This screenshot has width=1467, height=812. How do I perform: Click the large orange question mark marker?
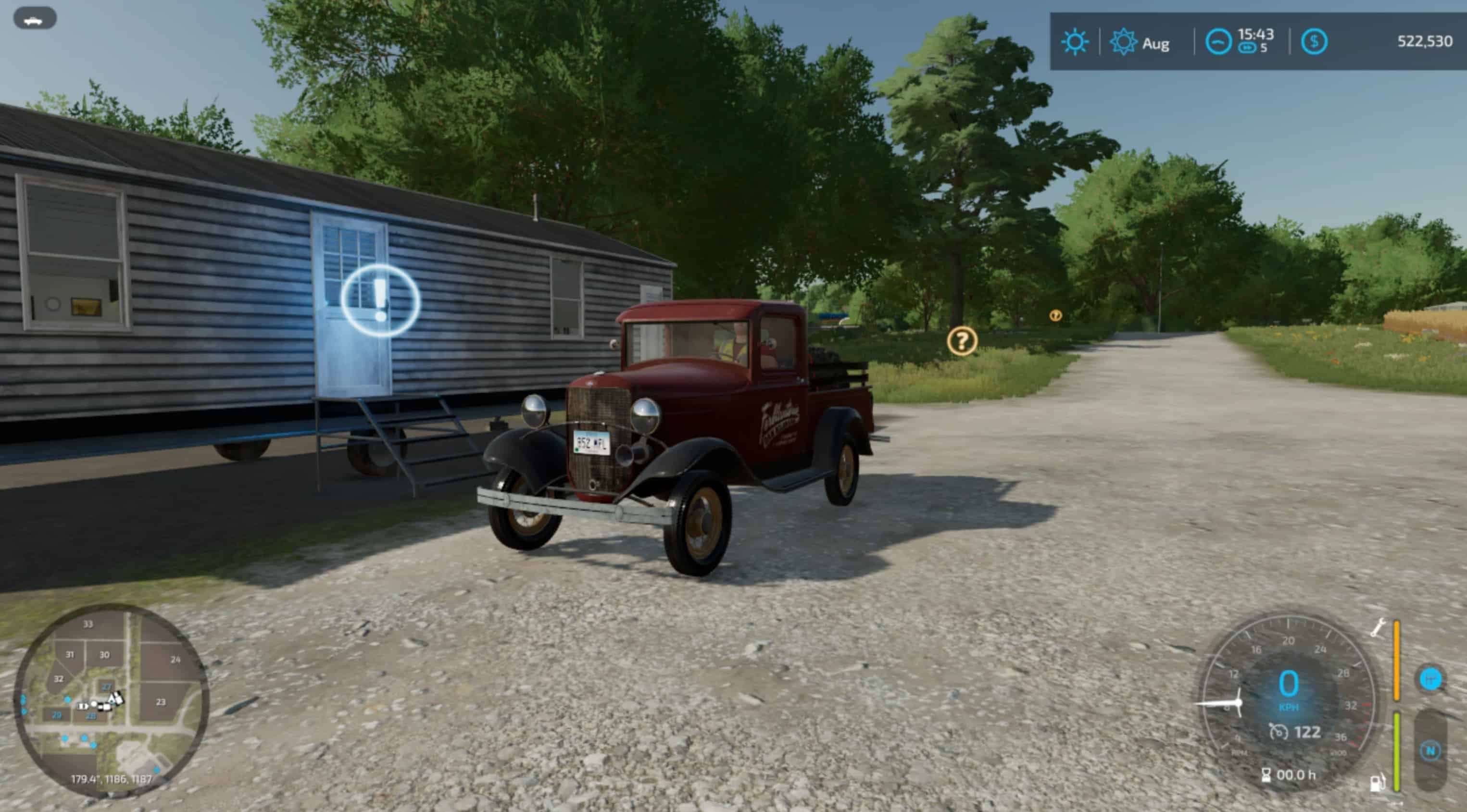click(962, 341)
